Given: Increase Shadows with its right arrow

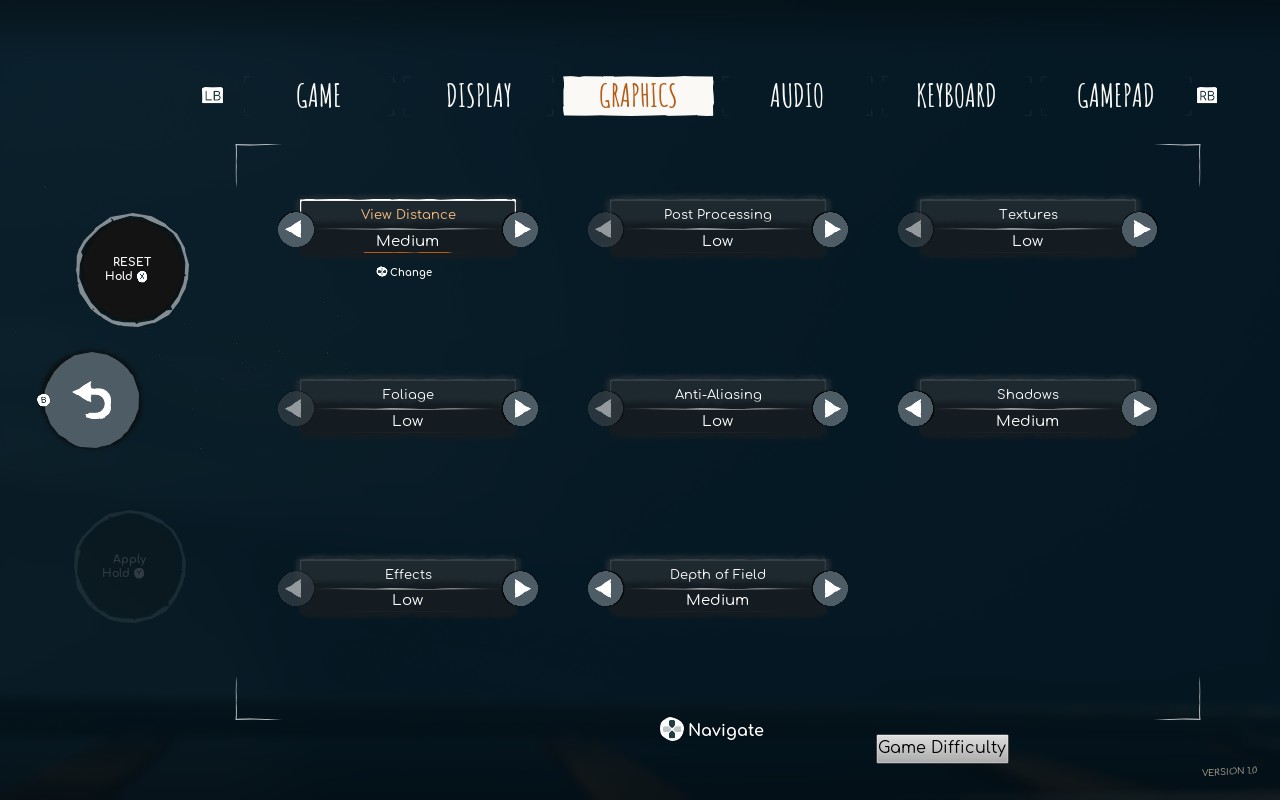Looking at the screenshot, I should coord(1140,408).
